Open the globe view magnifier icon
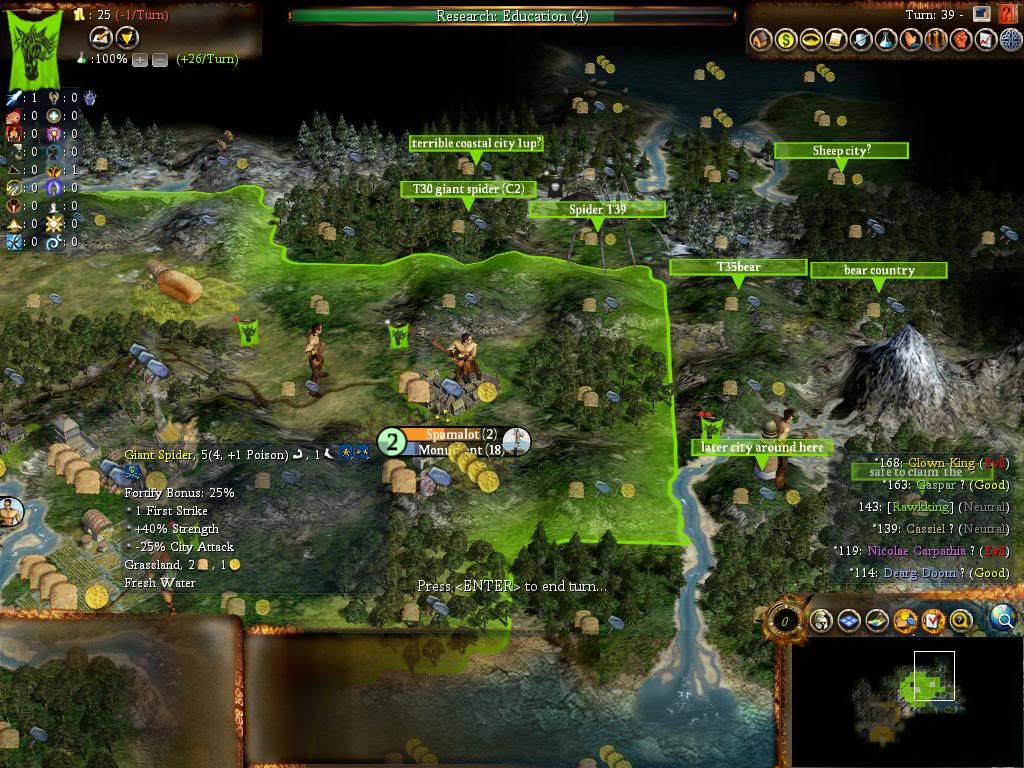Screen dimensions: 1024x768 point(1003,620)
